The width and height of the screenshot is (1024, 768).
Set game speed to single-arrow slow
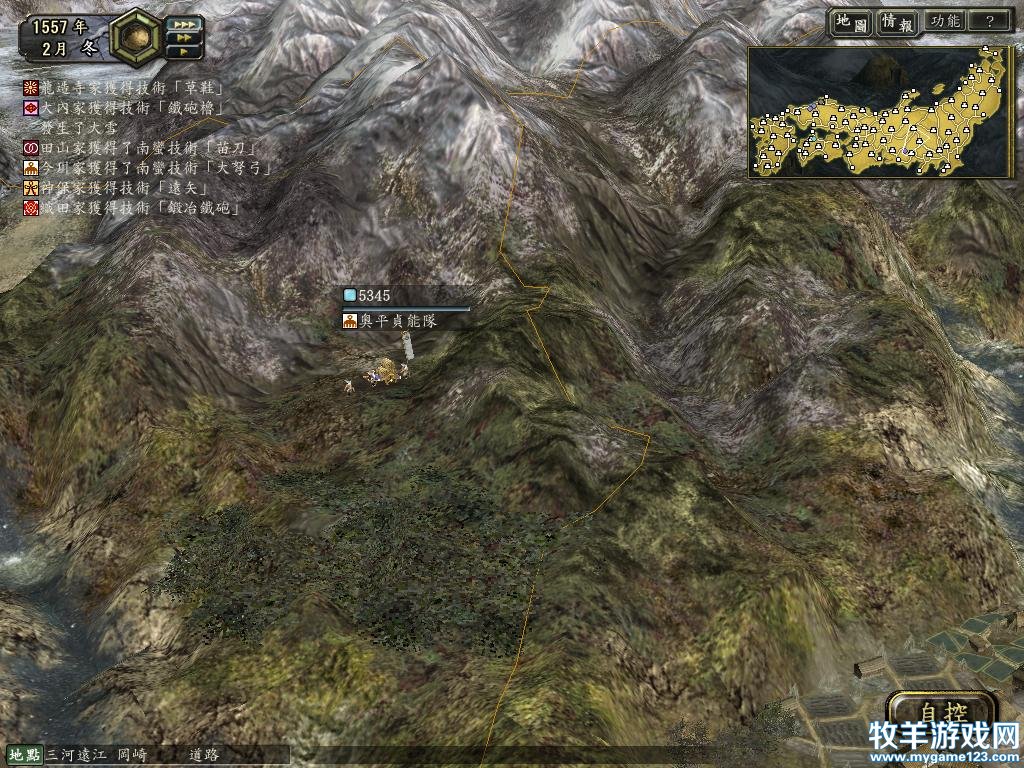183,51
